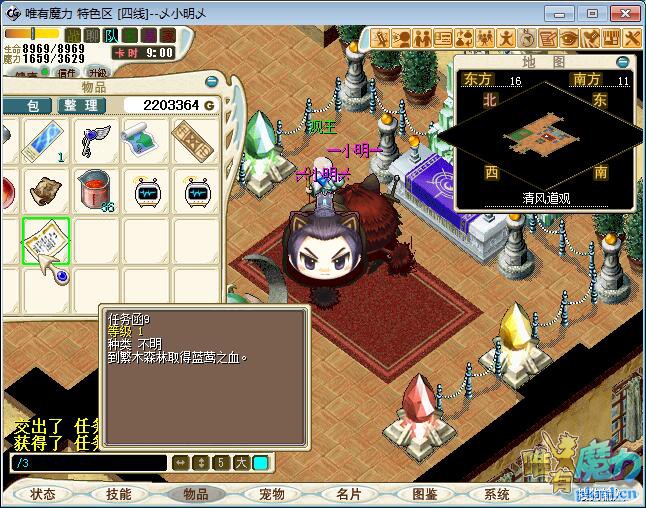Screen dimensions: 646x508
Task: Open the 状态 status tab
Action: pos(43,494)
